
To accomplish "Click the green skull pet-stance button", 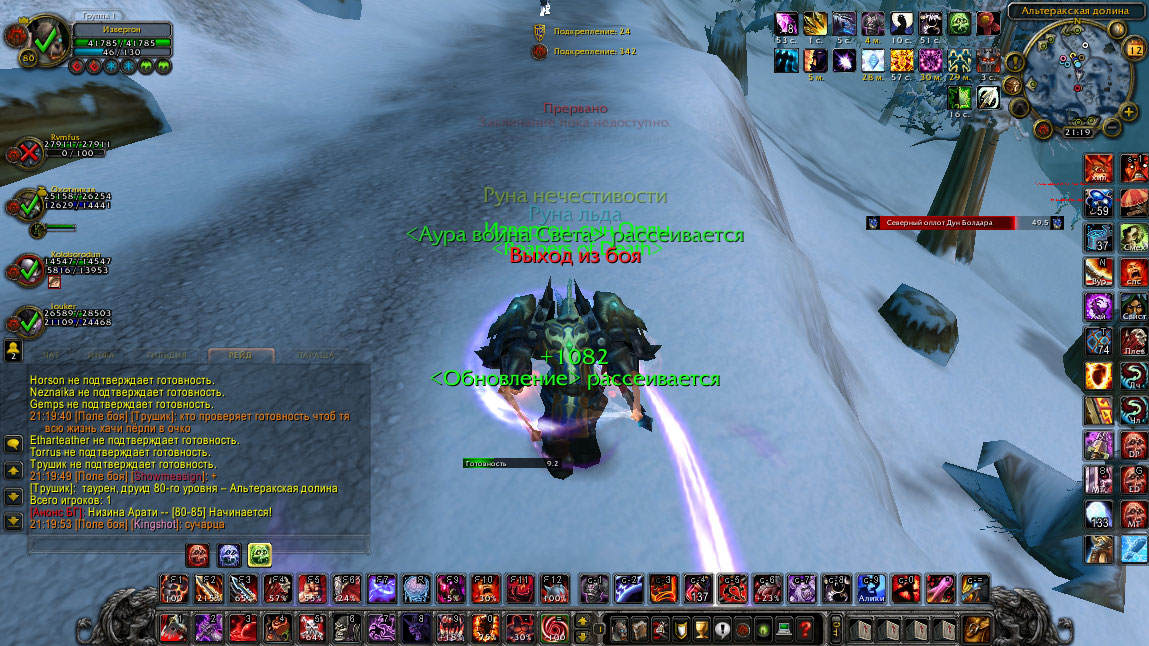I will click(259, 554).
